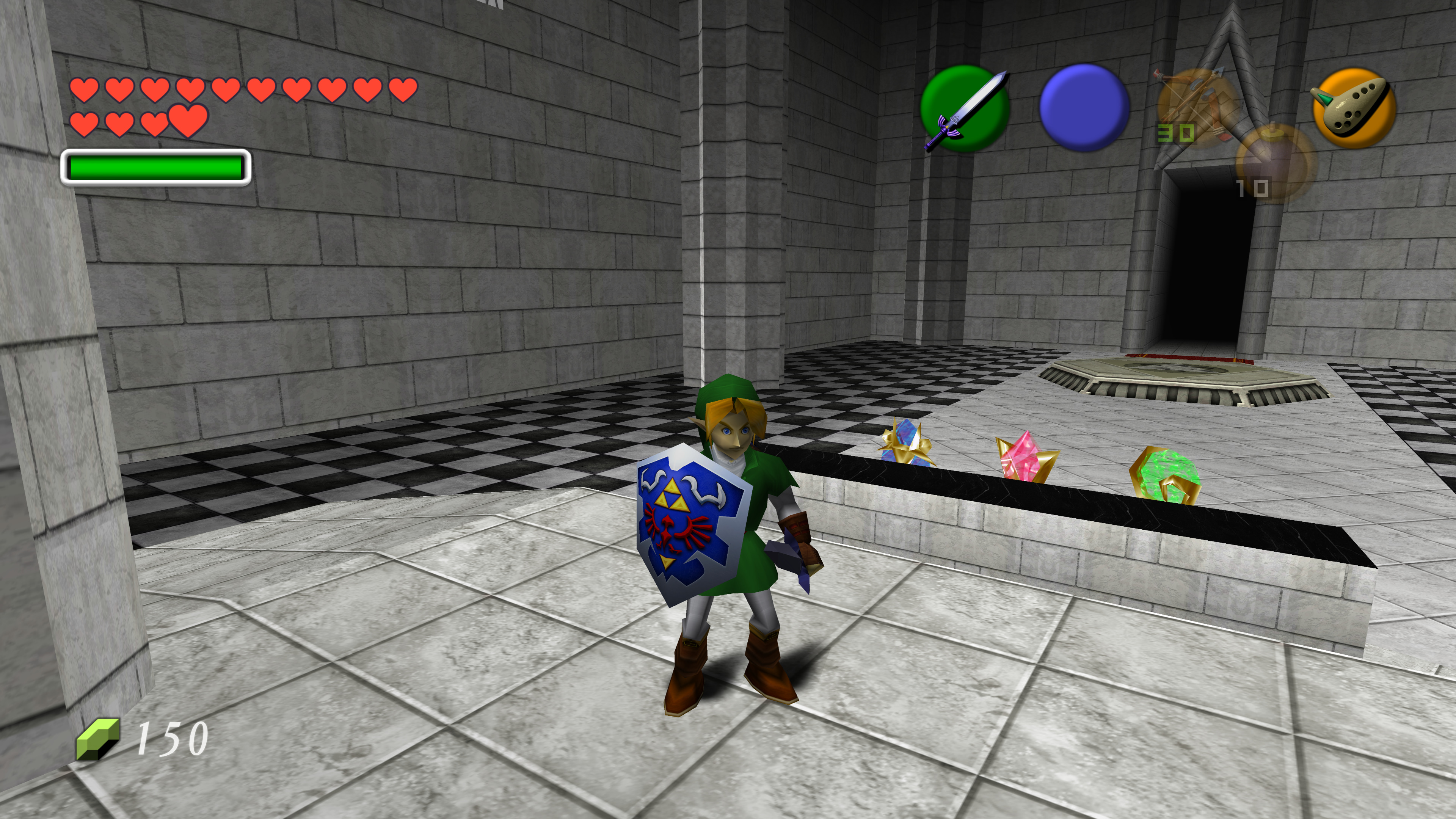1456x819 pixels.
Task: Play the Ocarina from the orange button
Action: [1354, 107]
